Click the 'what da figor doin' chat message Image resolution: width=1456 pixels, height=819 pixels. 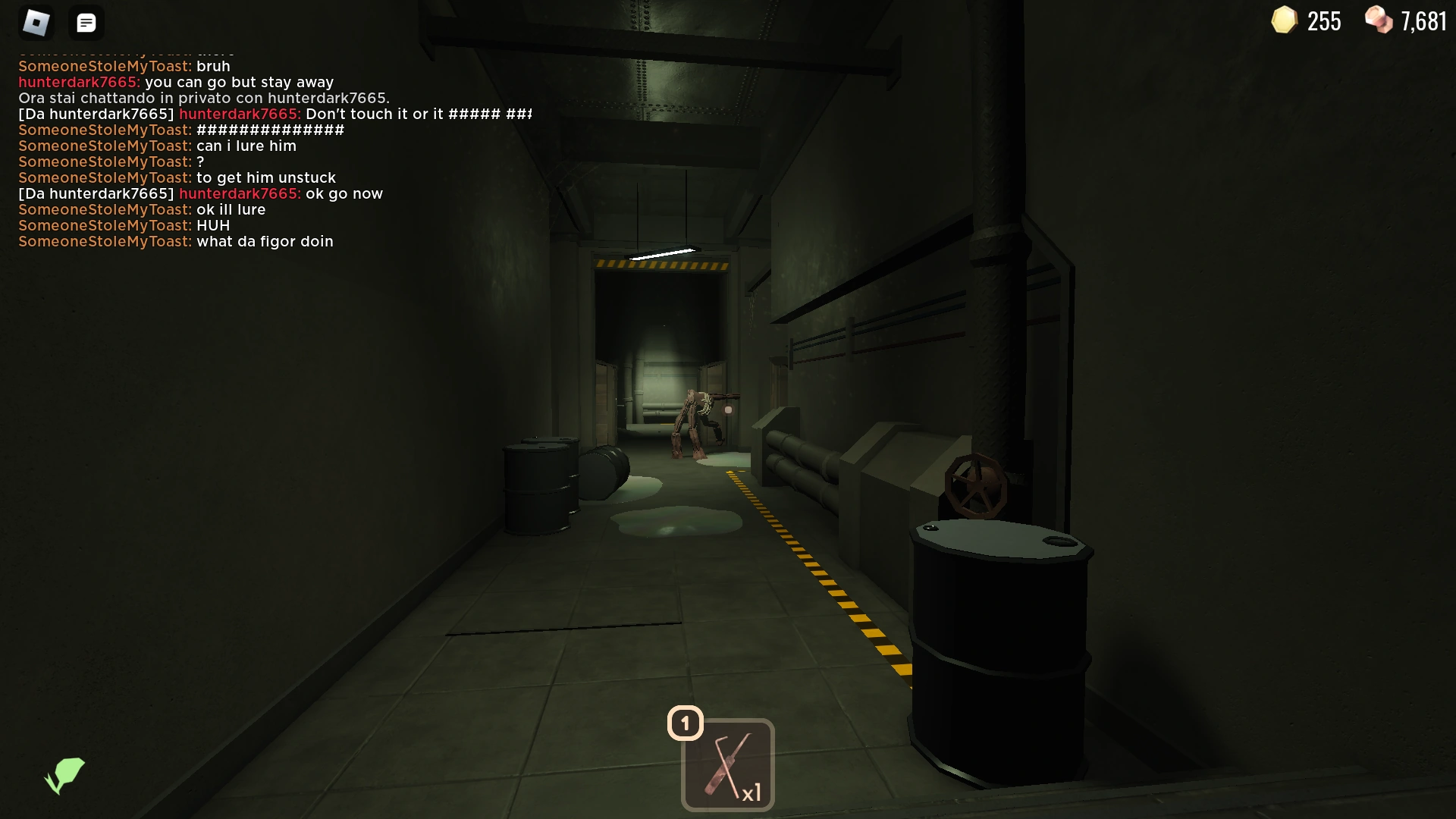tap(265, 241)
